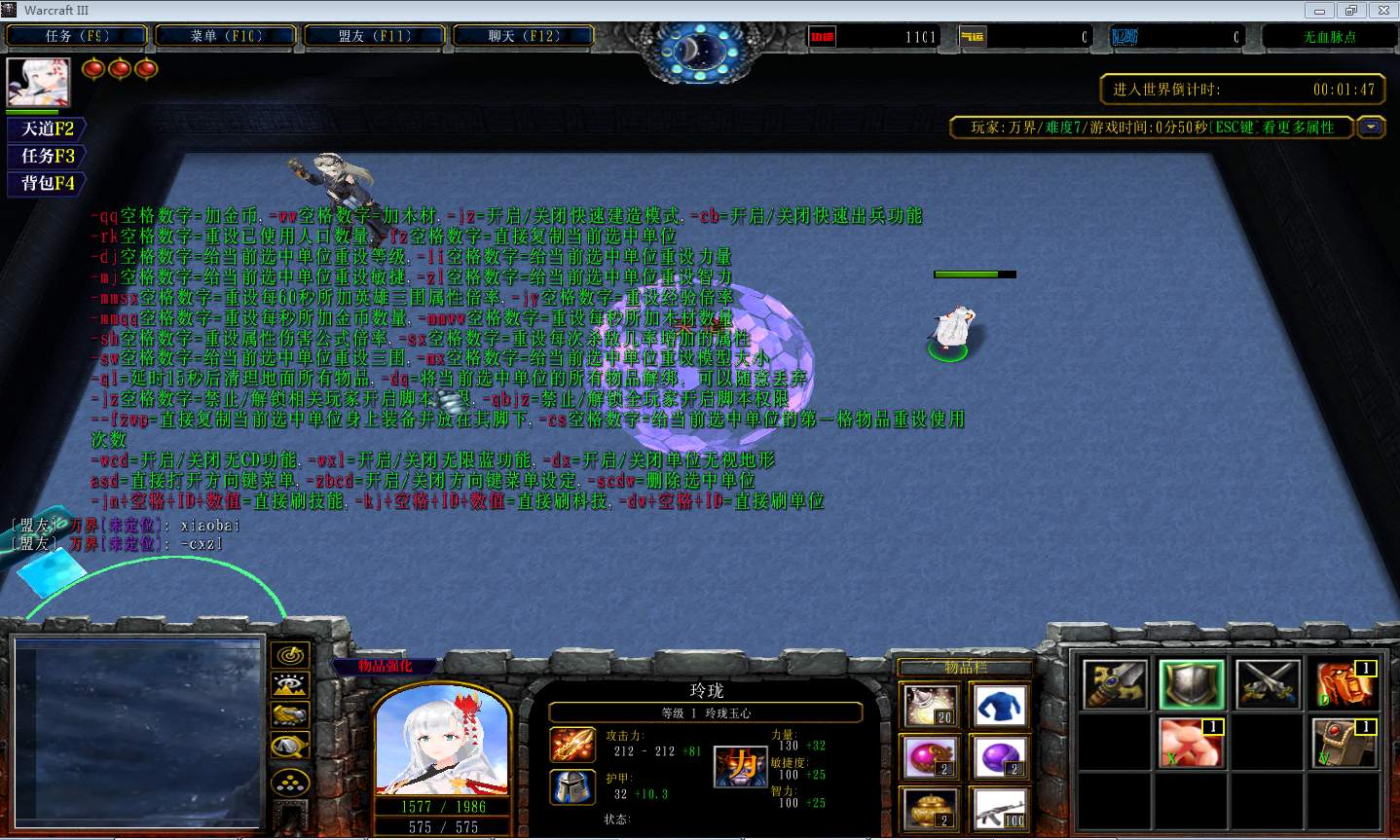Open the 背包F4 backpack button
1400x840 pixels.
(x=47, y=183)
